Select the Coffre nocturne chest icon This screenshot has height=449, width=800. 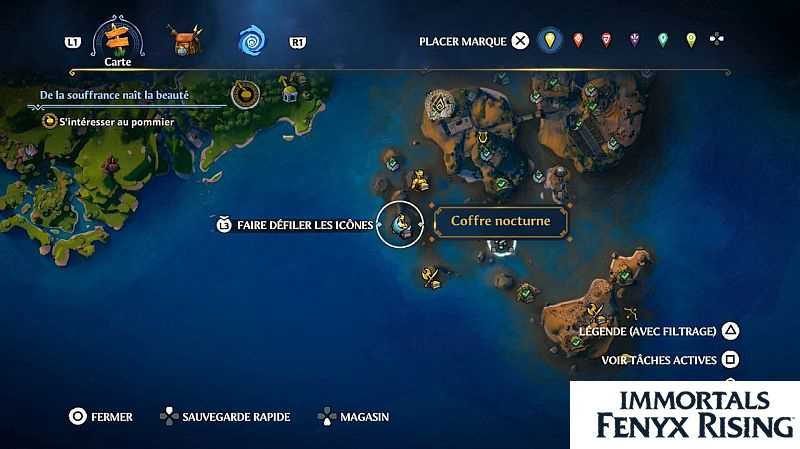[404, 226]
